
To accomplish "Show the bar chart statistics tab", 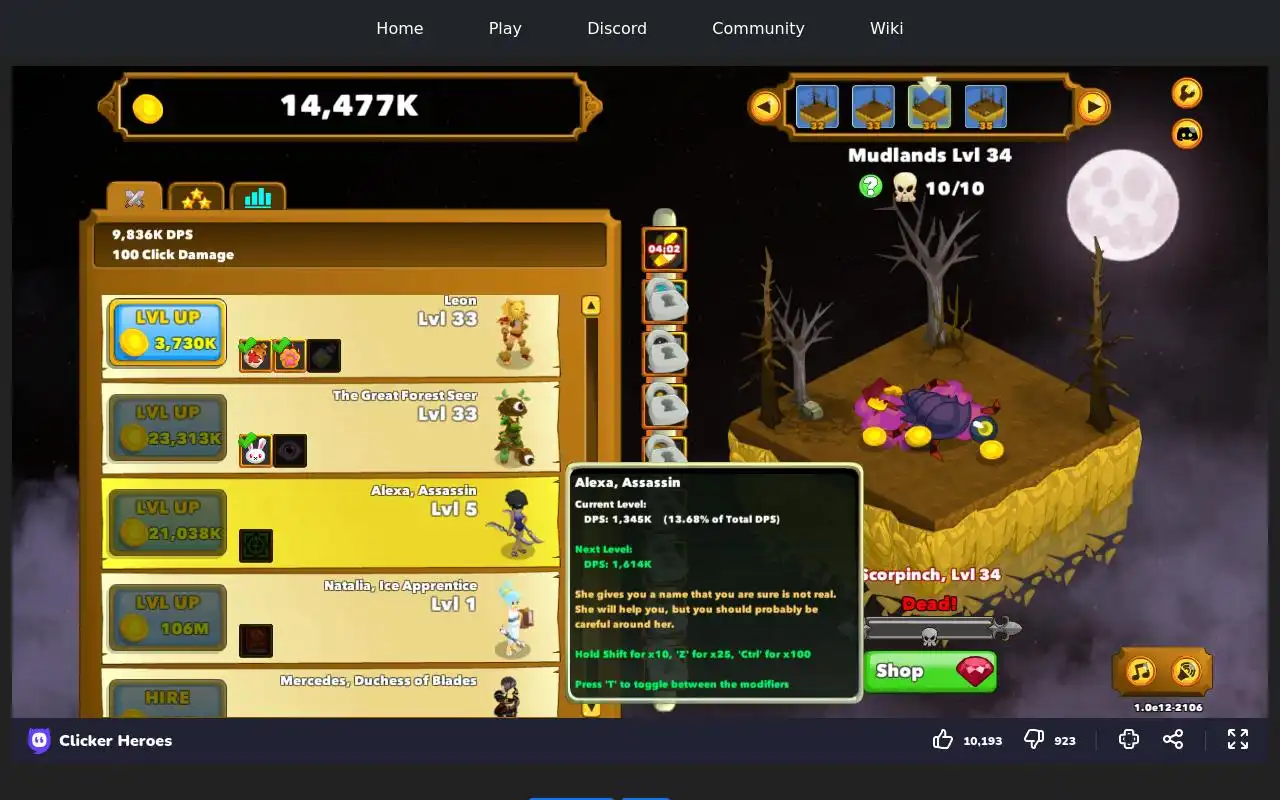I will [258, 198].
